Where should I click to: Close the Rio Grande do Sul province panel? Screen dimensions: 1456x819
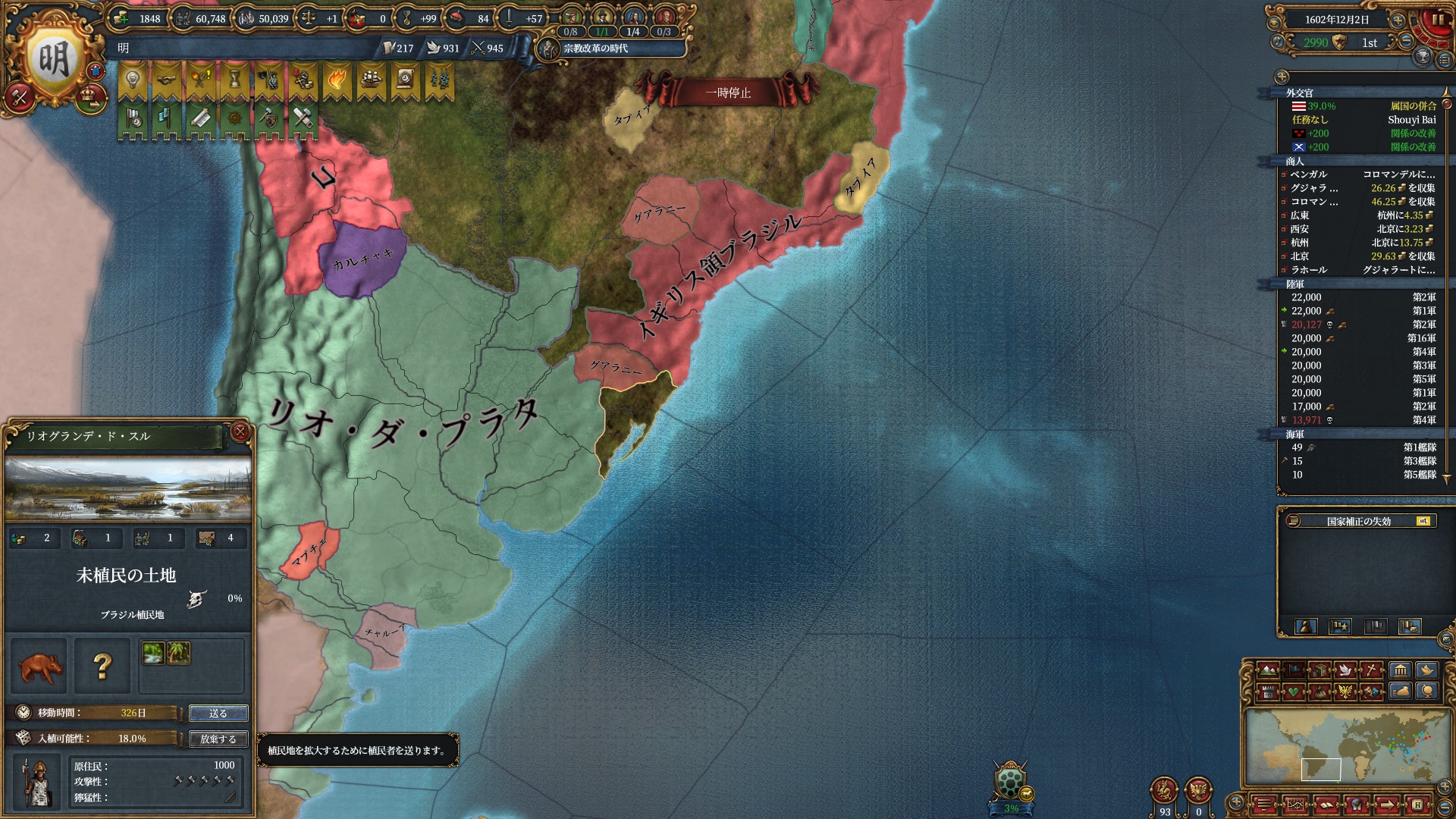pyautogui.click(x=240, y=431)
